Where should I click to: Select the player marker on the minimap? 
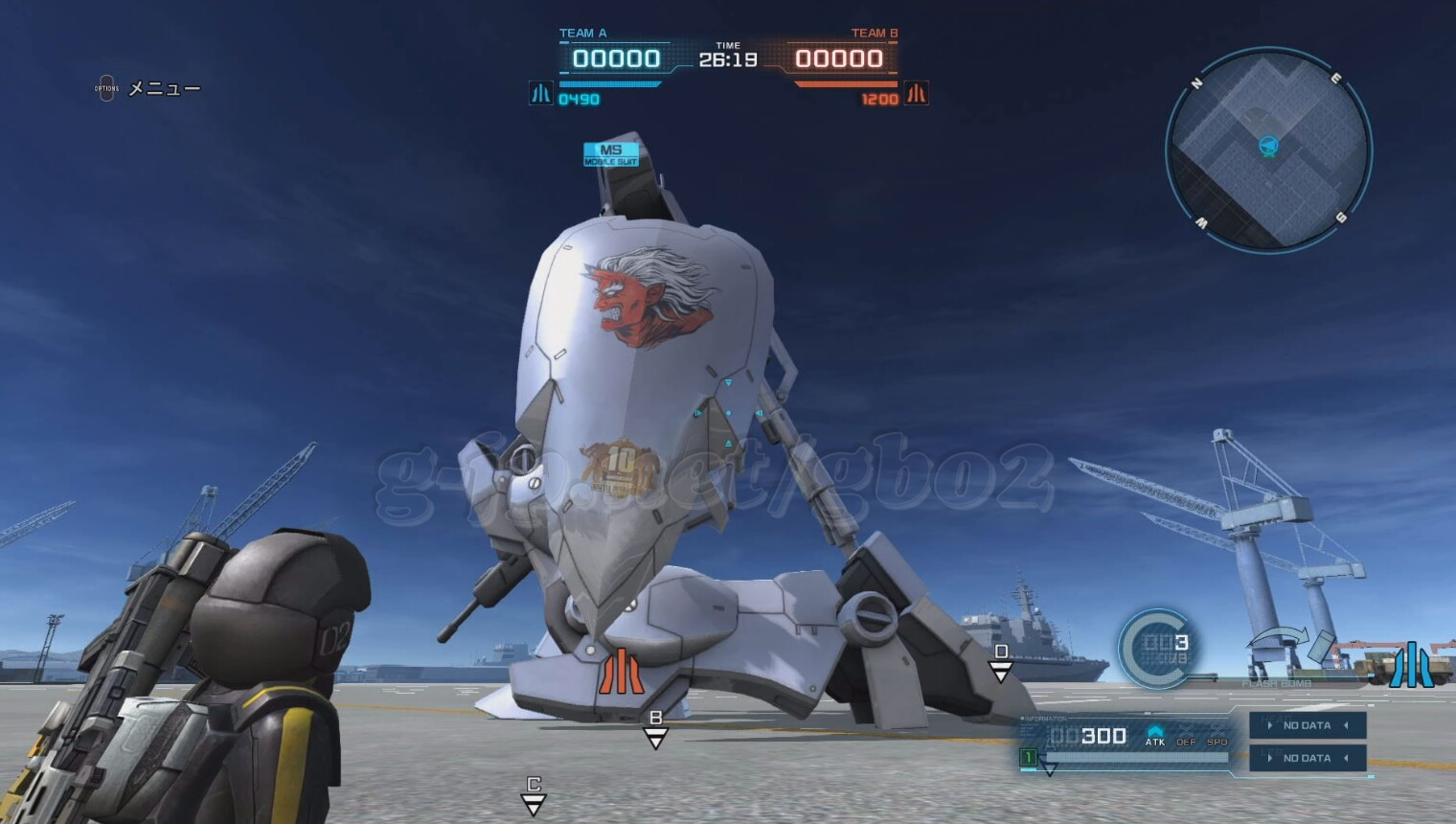(x=1268, y=146)
